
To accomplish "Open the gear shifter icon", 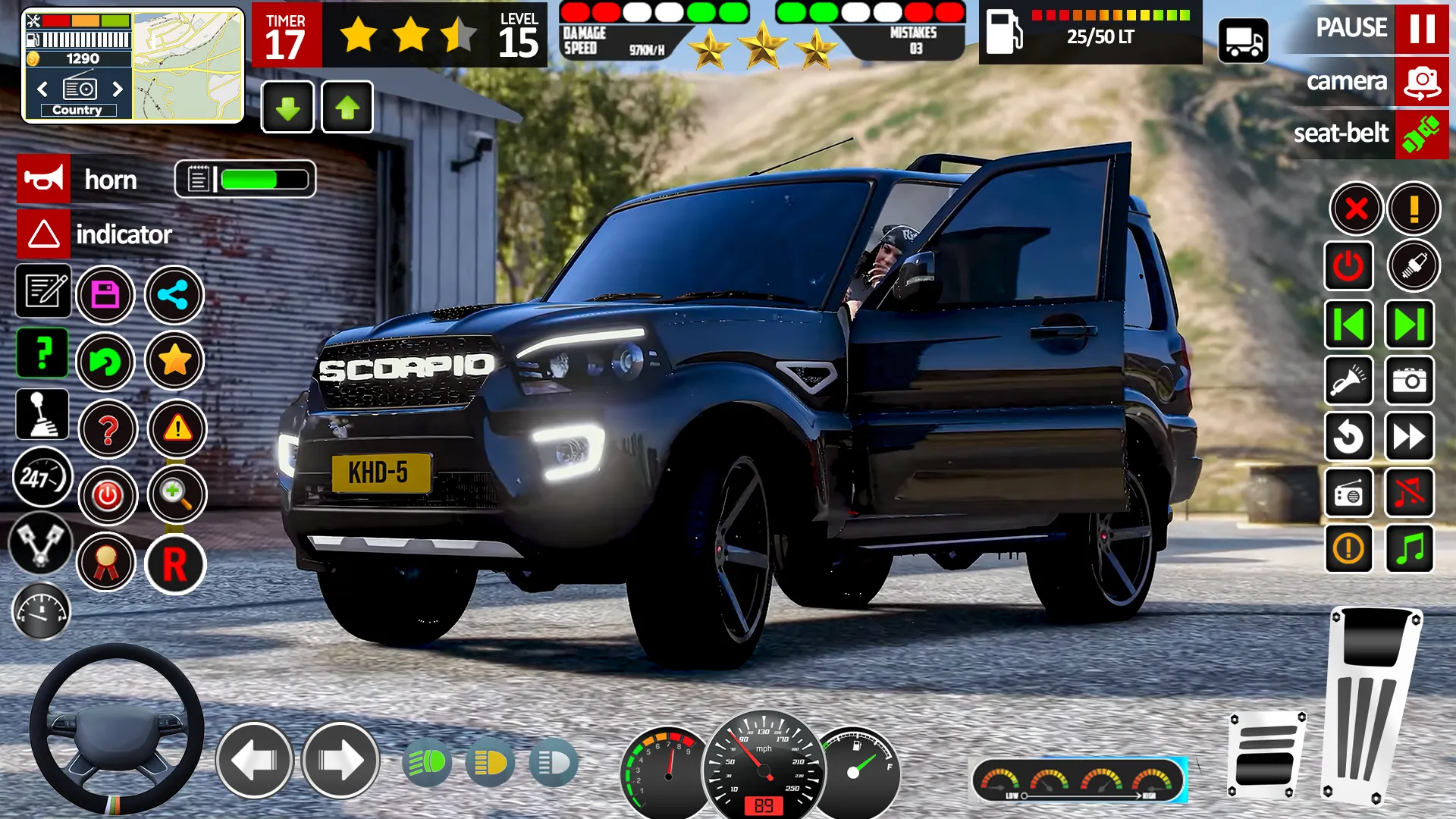I will 42,415.
